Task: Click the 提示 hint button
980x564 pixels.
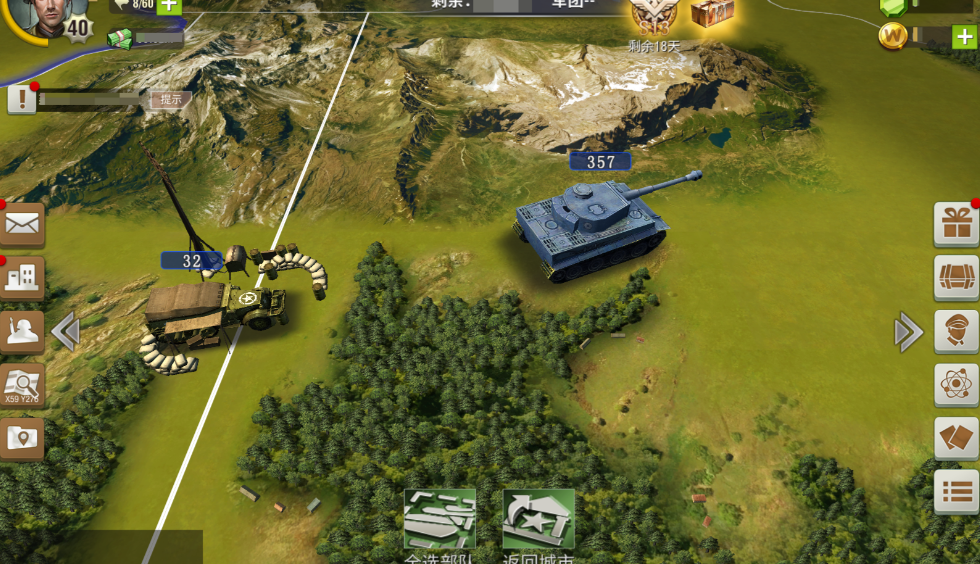Action: pyautogui.click(x=171, y=99)
